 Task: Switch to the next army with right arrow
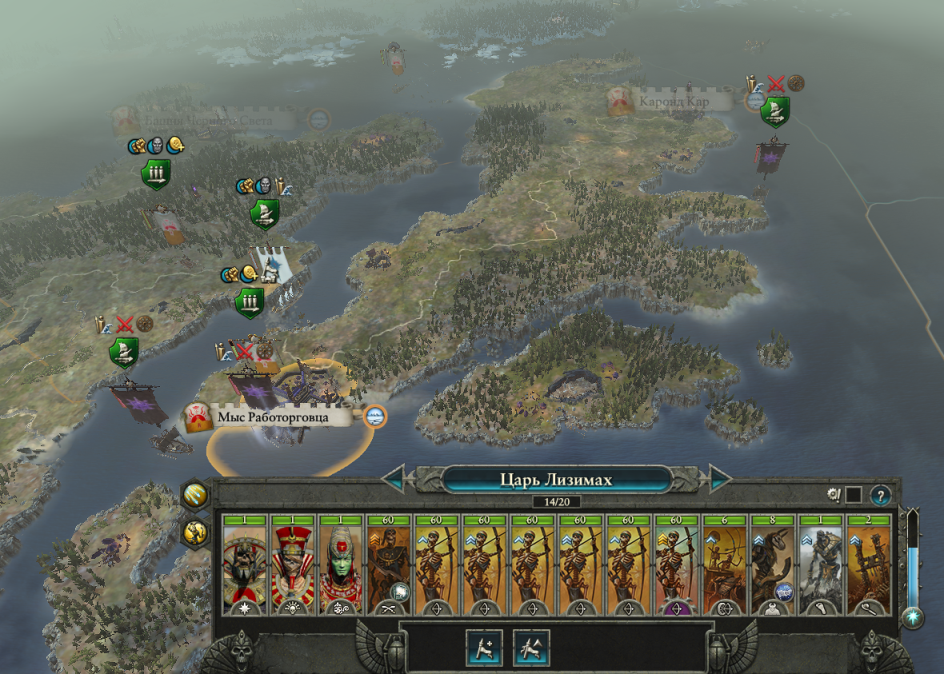(x=720, y=479)
